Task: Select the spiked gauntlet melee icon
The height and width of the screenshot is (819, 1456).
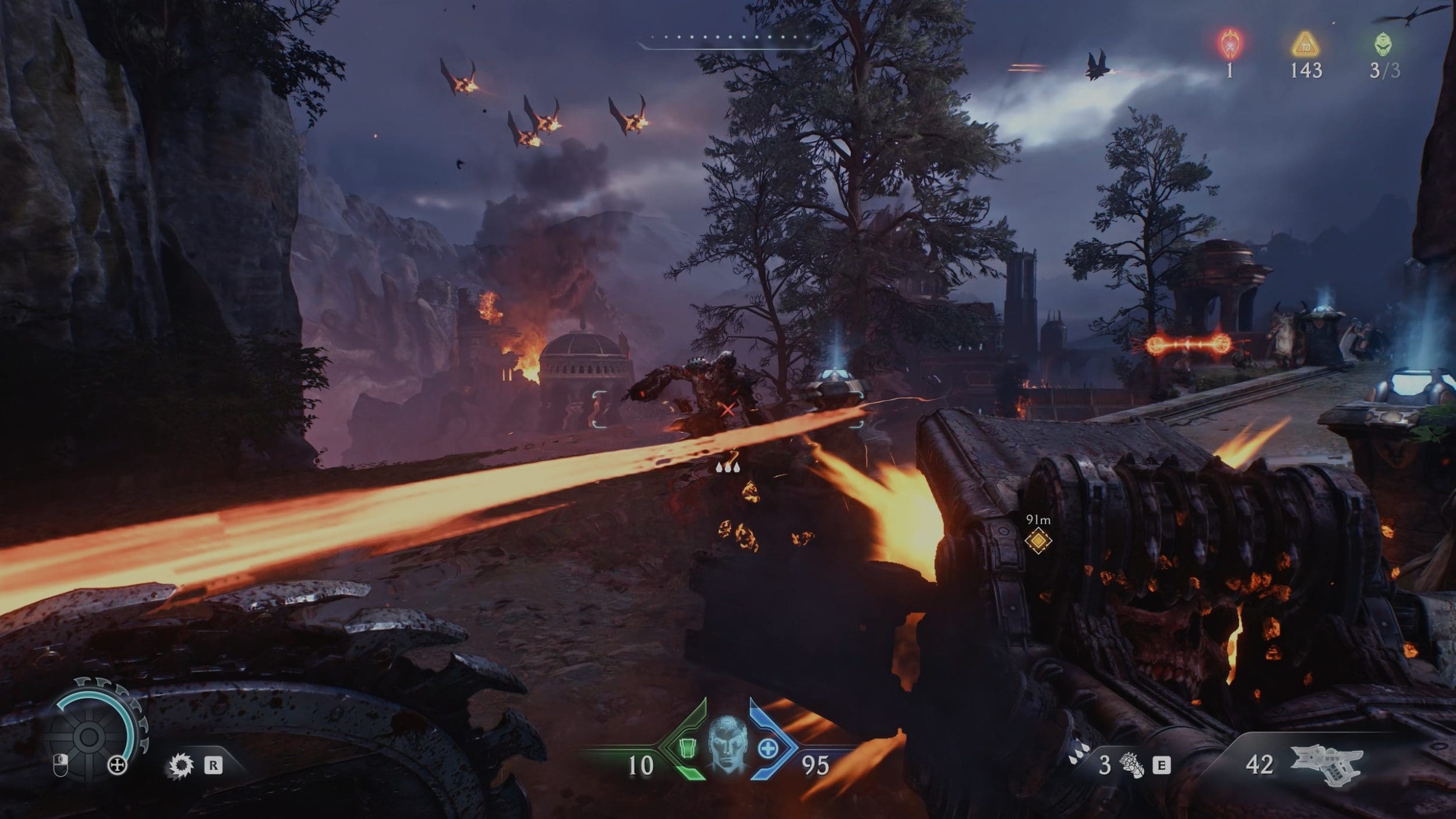Action: [1132, 765]
